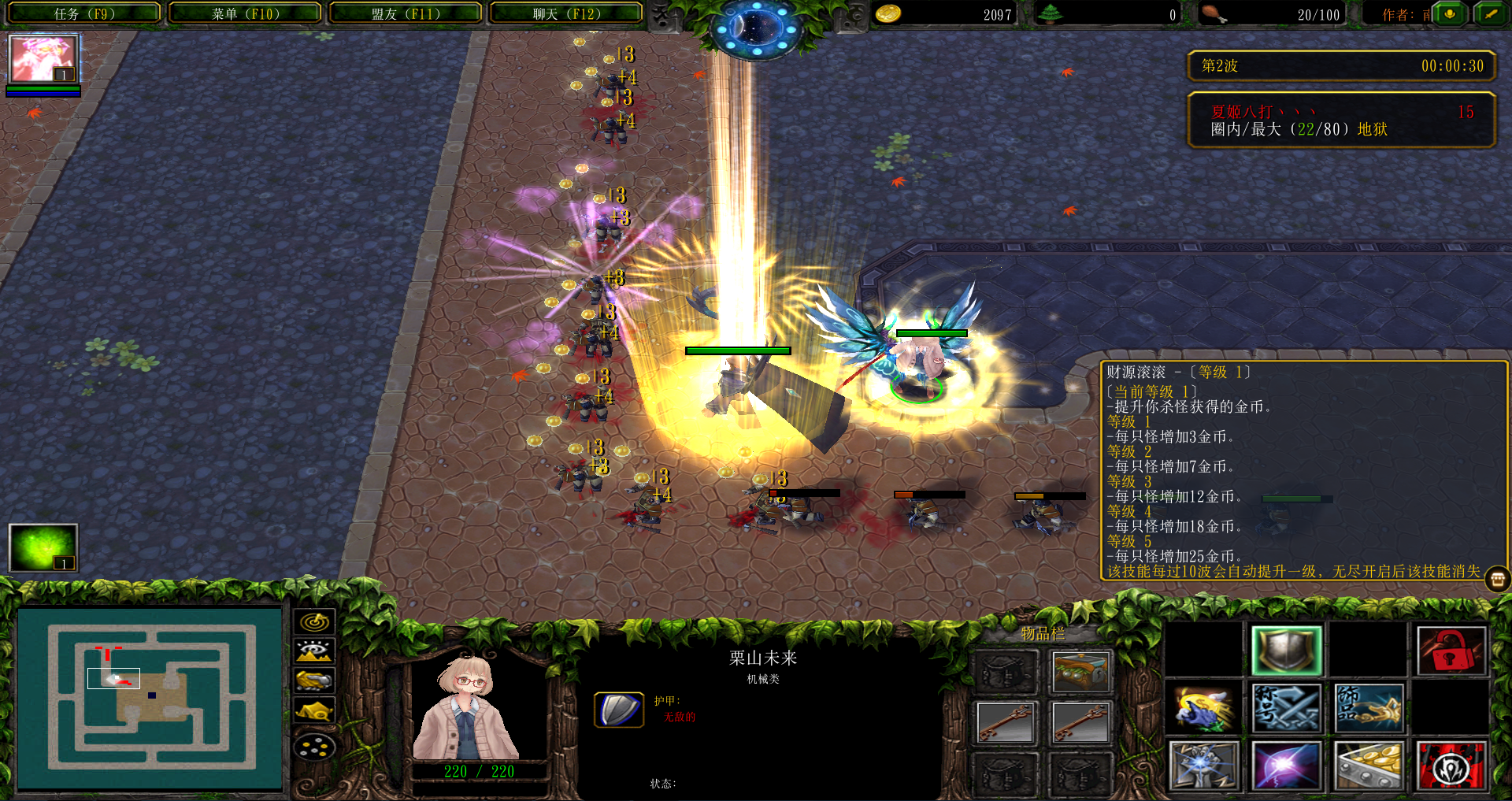
Task: Toggle minimap terrain display (eye icon)
Action: 314,651
